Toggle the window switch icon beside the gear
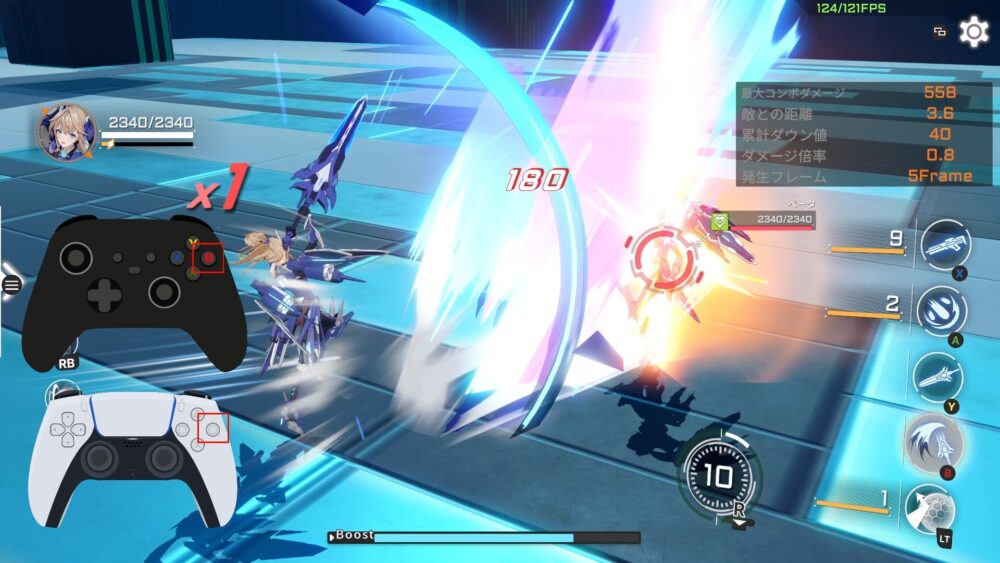The height and width of the screenshot is (563, 1000). click(940, 32)
